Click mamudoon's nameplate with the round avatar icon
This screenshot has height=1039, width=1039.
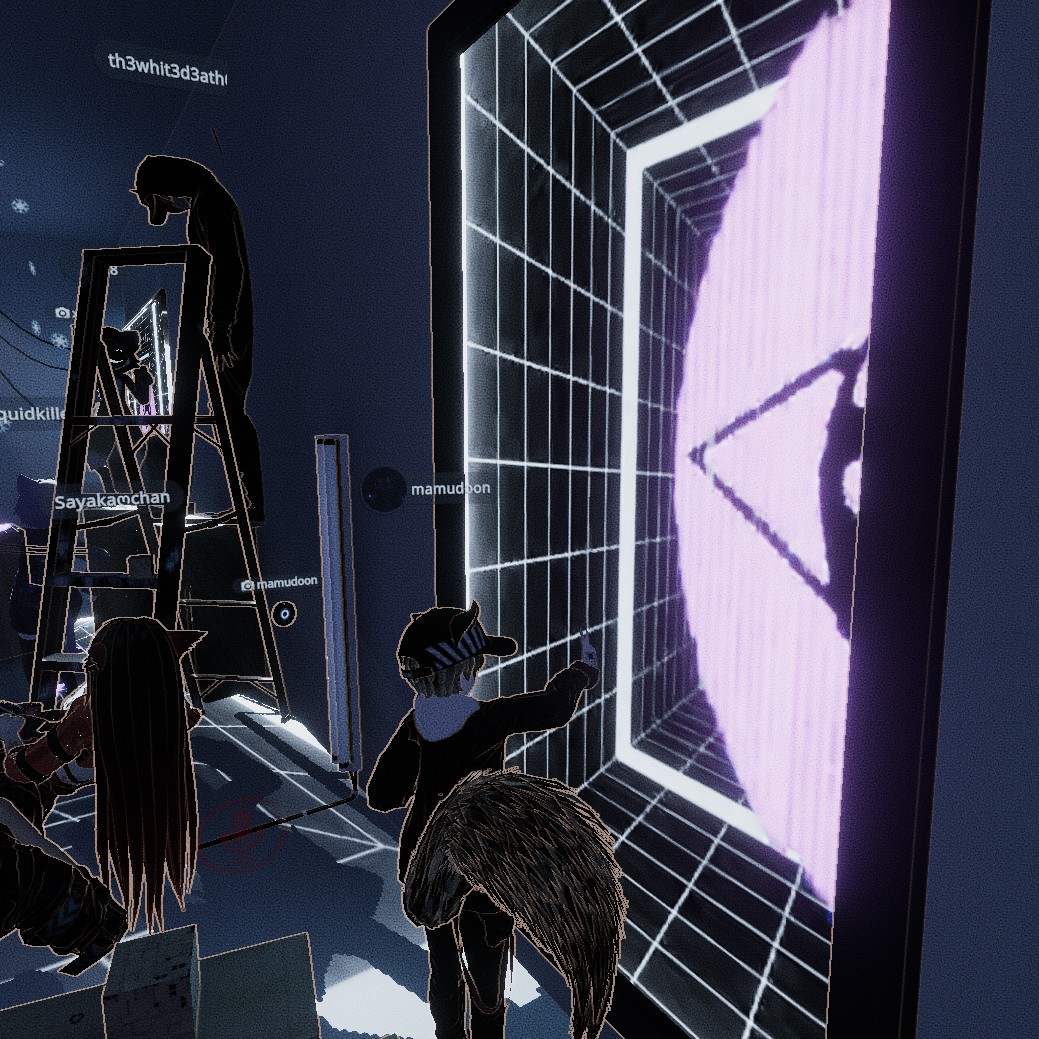[430, 490]
